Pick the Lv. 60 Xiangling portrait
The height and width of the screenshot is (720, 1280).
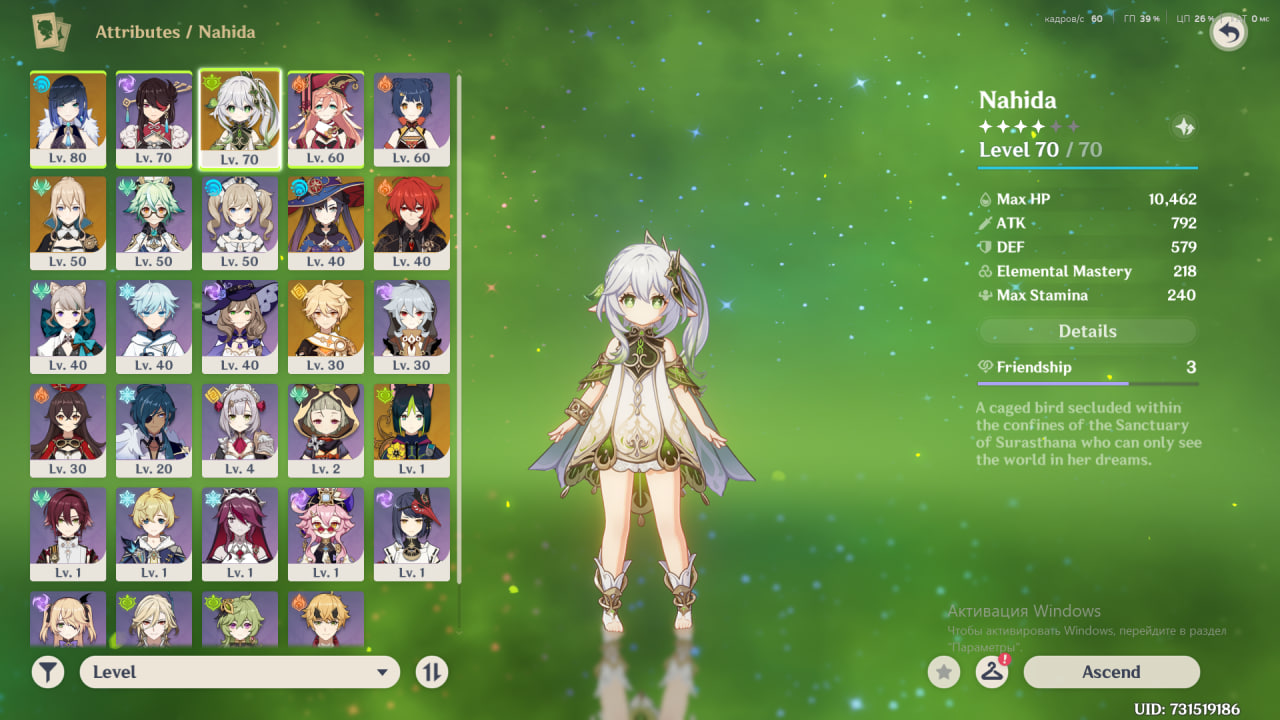412,118
